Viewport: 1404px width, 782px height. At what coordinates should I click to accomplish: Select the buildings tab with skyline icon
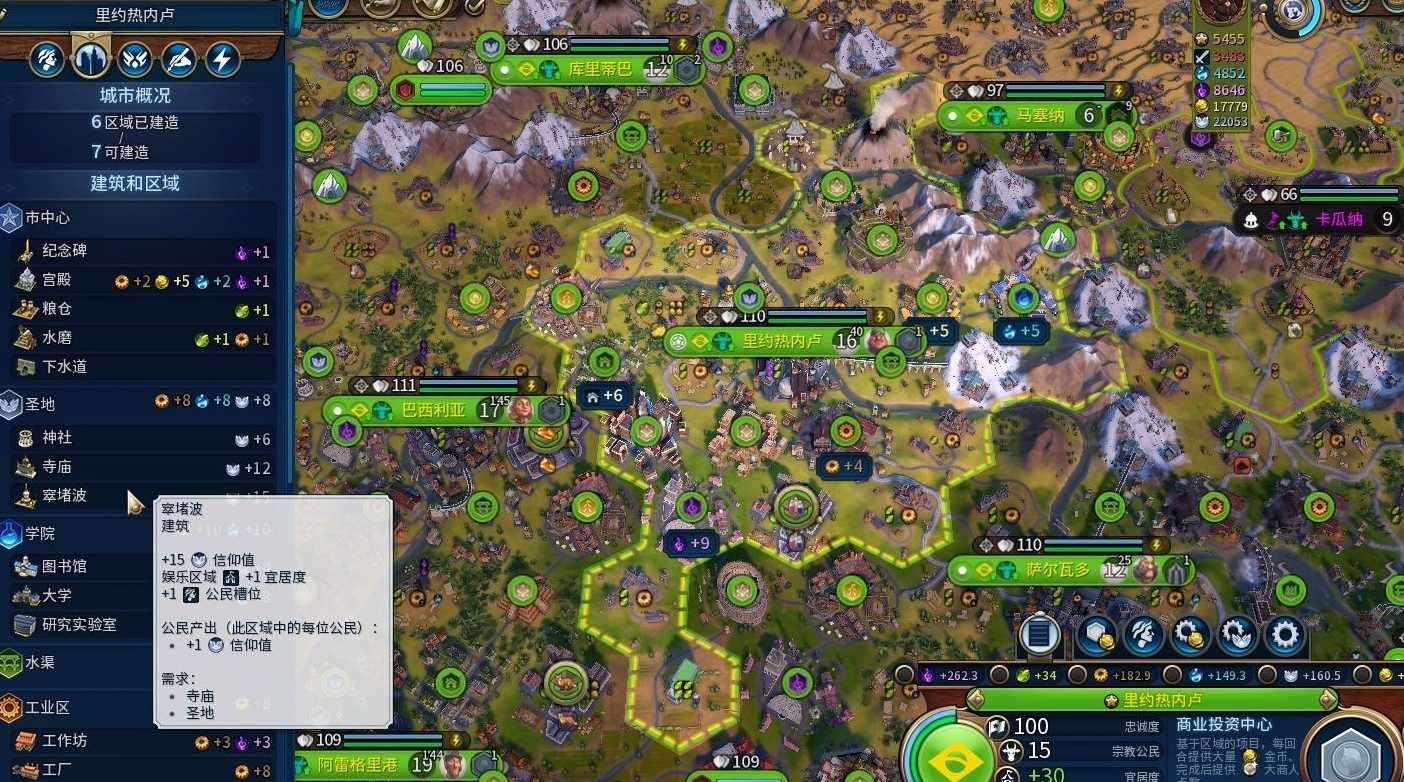click(x=91, y=59)
